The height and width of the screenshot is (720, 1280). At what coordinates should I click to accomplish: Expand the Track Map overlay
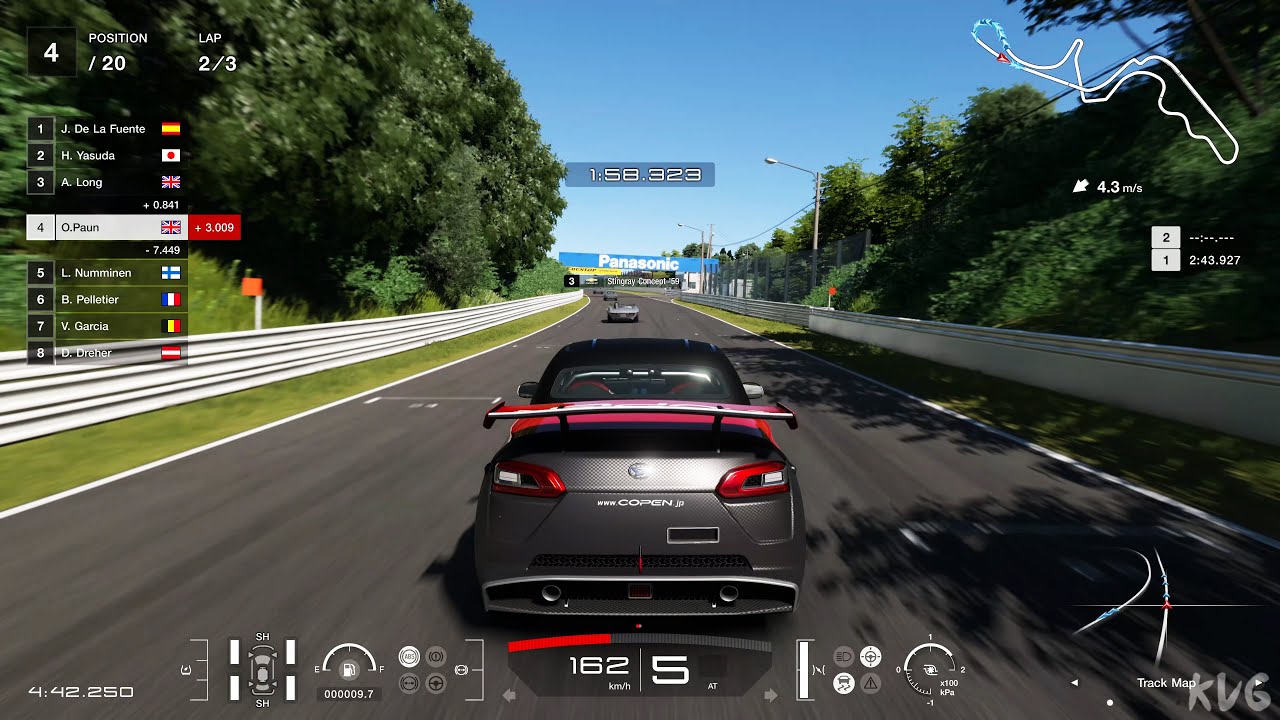[1166, 683]
